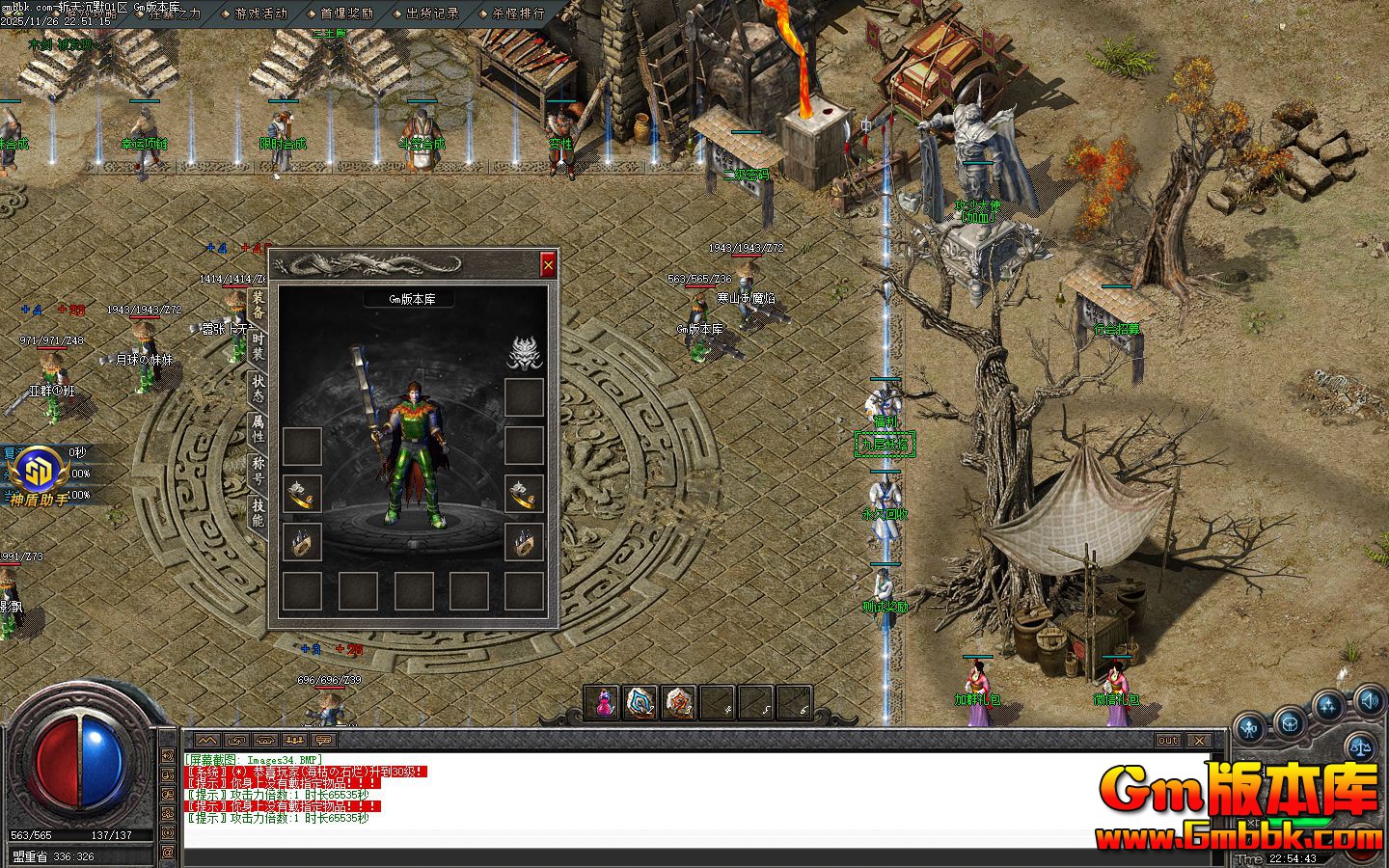Viewport: 1389px width, 868px height.
Task: Click the white demon mask emblem
Action: coord(525,351)
